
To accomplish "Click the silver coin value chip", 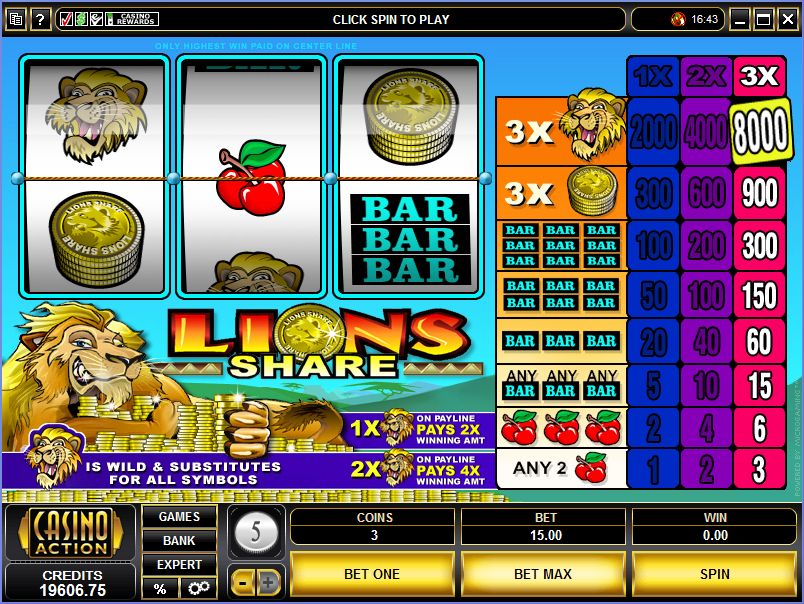I will (256, 532).
